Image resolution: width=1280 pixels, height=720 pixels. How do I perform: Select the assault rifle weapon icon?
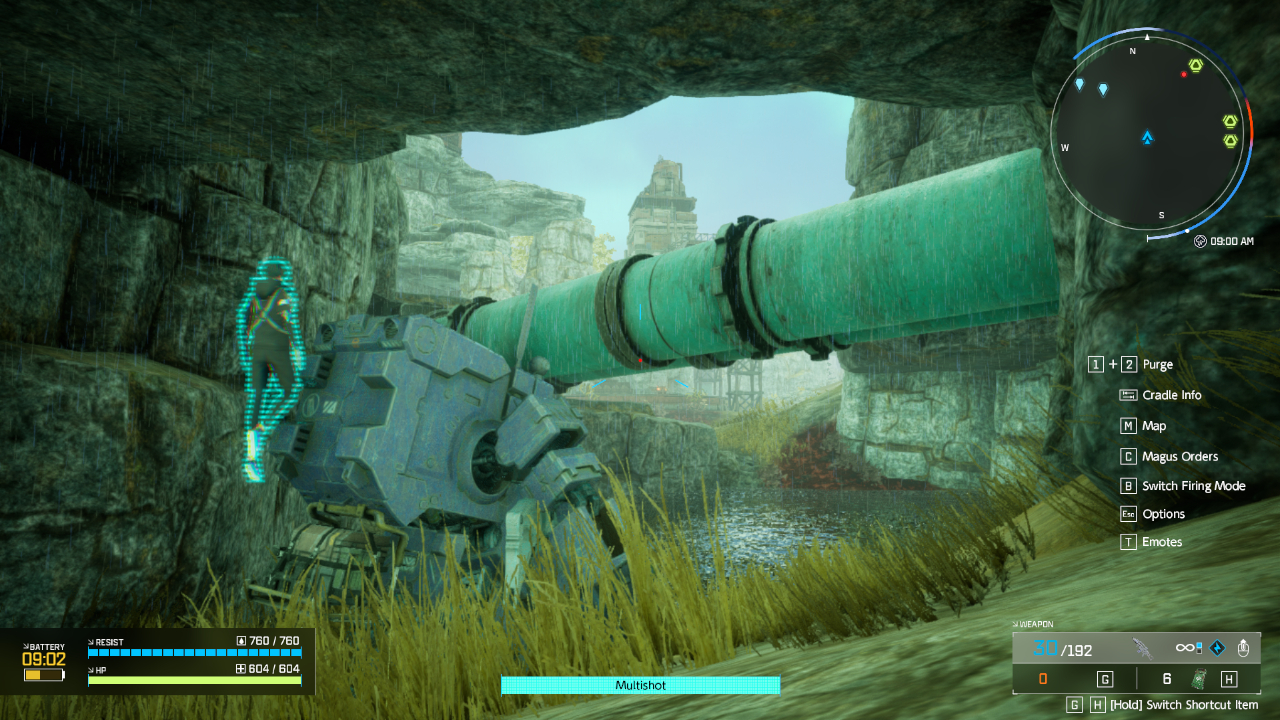click(1142, 648)
